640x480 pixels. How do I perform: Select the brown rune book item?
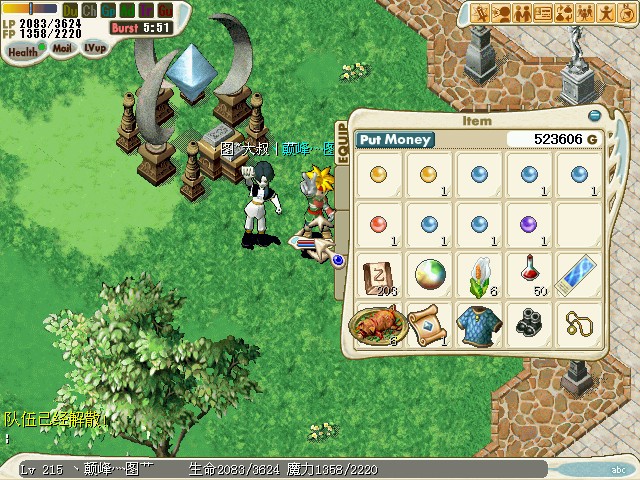377,273
